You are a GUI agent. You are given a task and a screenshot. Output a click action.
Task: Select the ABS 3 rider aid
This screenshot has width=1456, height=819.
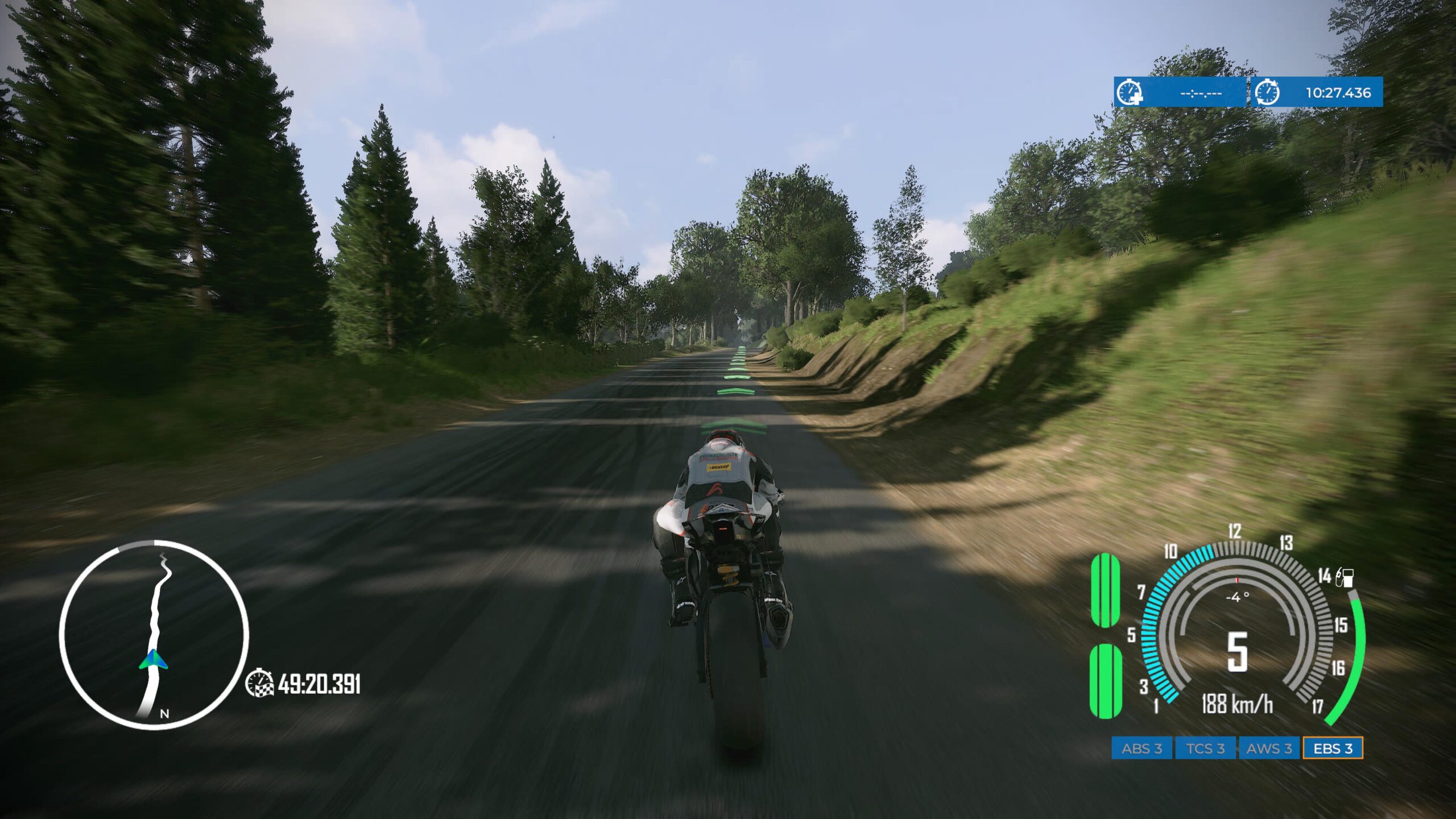click(1141, 748)
